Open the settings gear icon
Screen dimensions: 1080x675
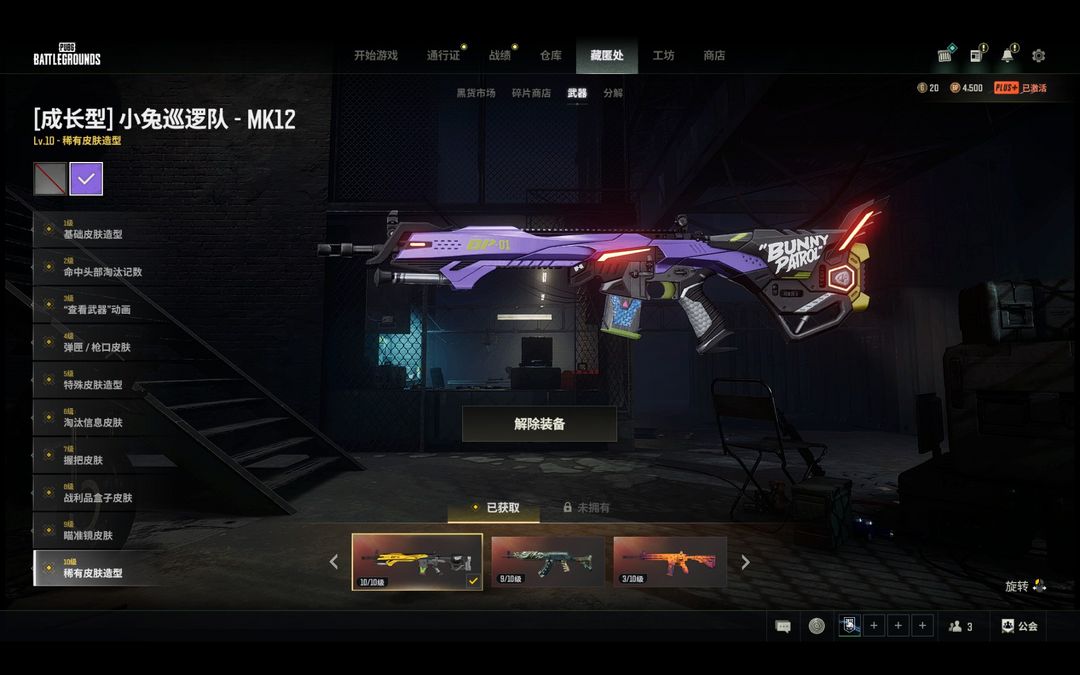click(x=1038, y=56)
